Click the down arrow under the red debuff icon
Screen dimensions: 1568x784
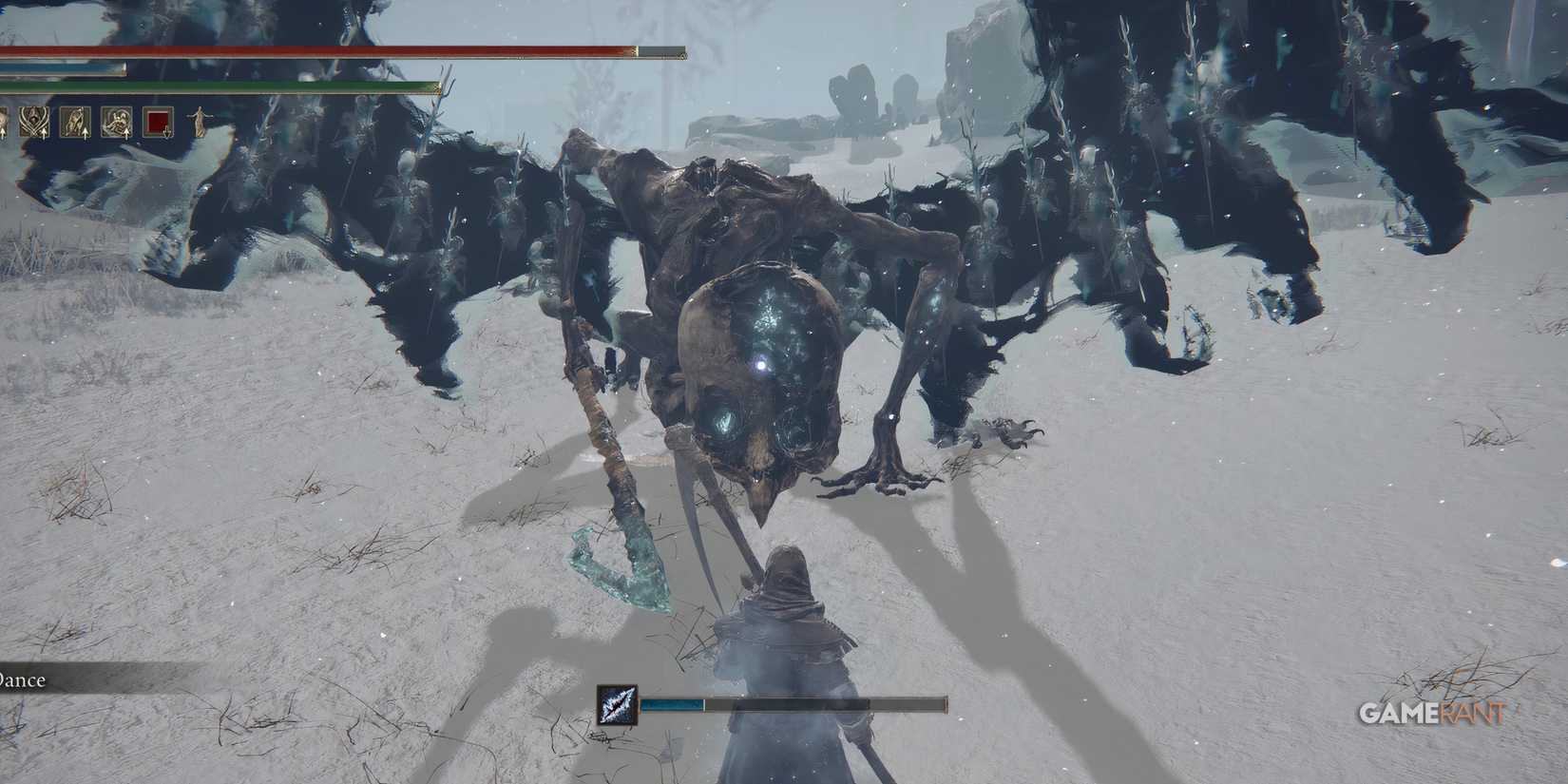pyautogui.click(x=167, y=135)
